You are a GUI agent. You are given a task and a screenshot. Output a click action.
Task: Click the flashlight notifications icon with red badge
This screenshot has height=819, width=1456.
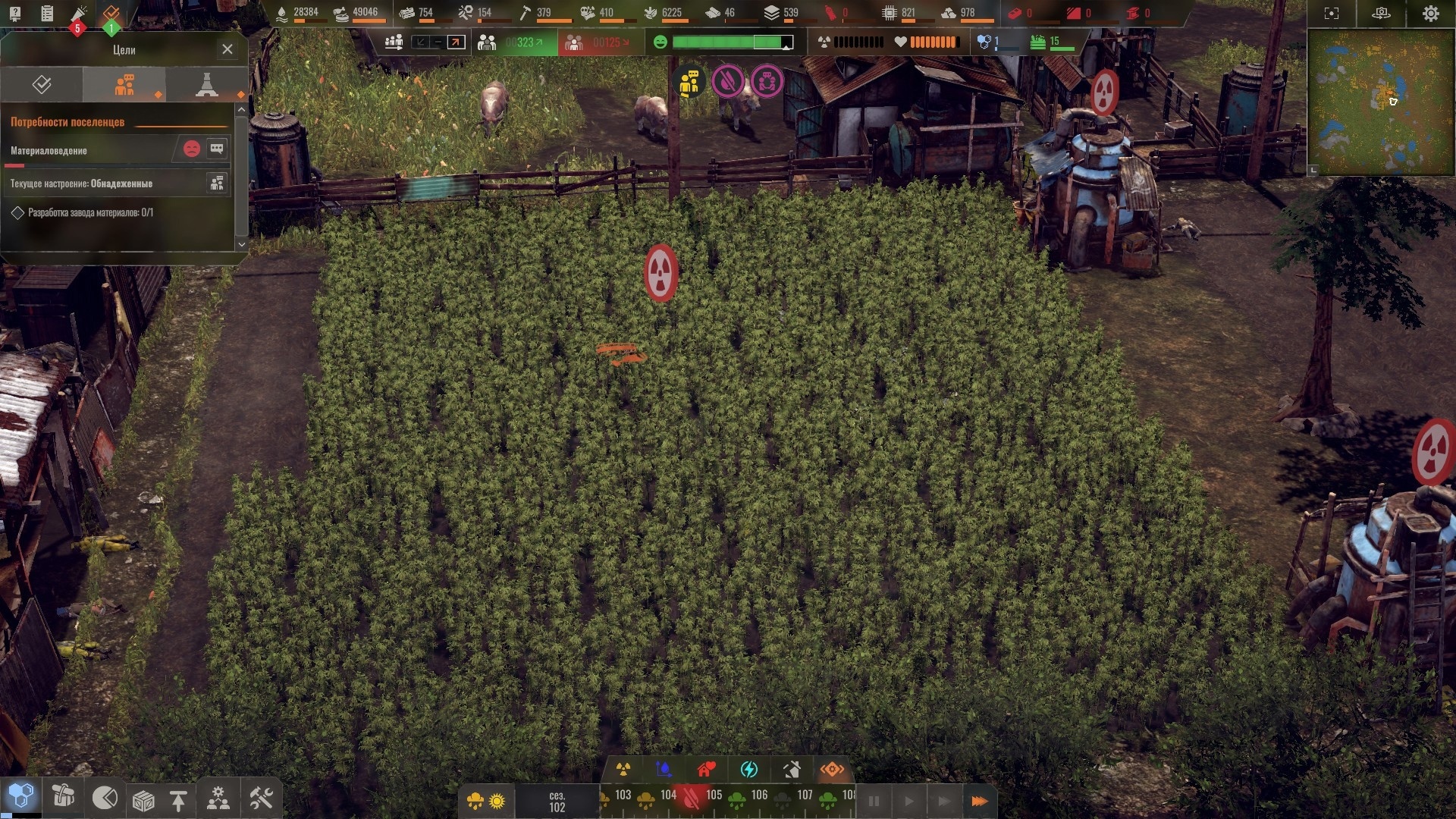click(x=79, y=15)
